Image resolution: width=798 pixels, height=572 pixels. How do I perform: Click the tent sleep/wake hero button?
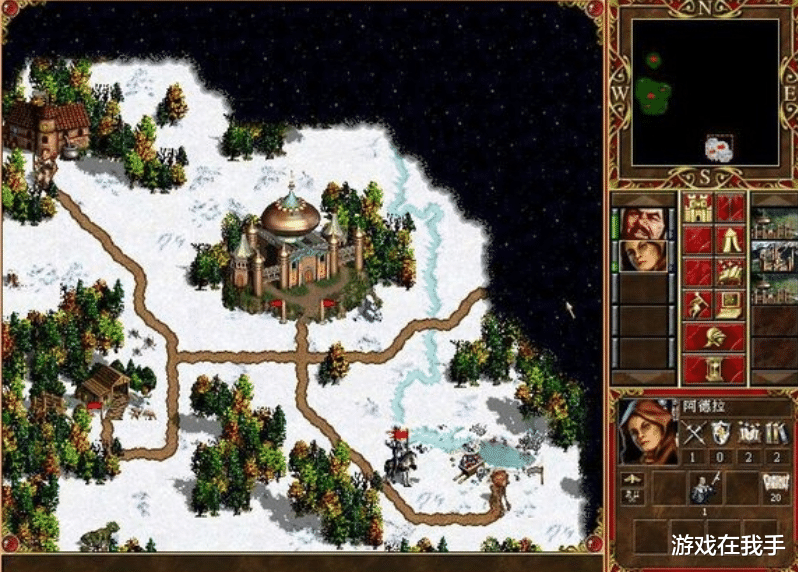(x=731, y=240)
